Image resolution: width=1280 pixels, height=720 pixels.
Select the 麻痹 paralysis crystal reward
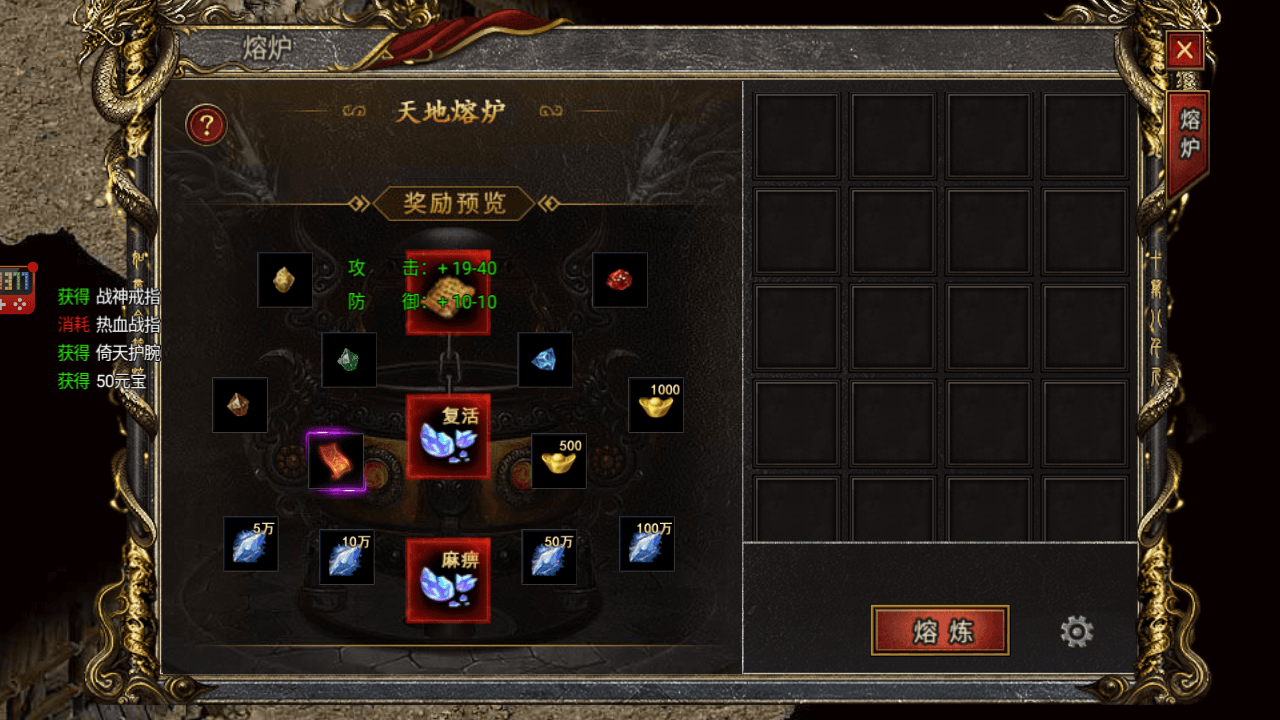pos(448,580)
